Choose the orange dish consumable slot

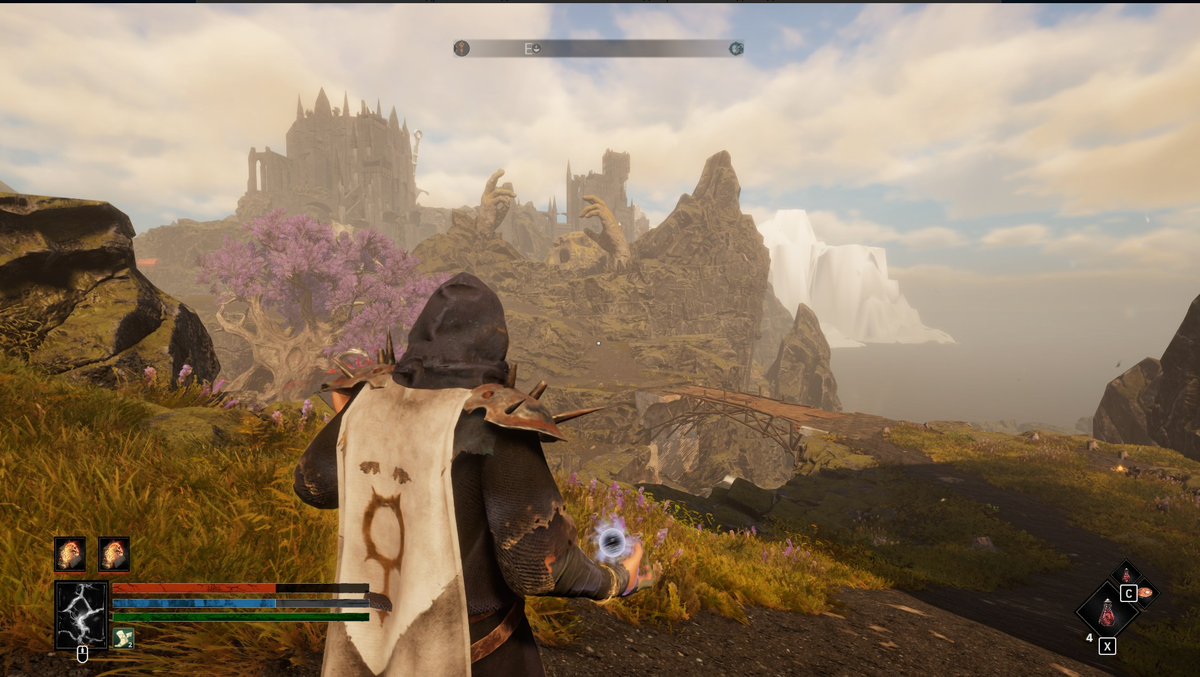pyautogui.click(x=1145, y=592)
